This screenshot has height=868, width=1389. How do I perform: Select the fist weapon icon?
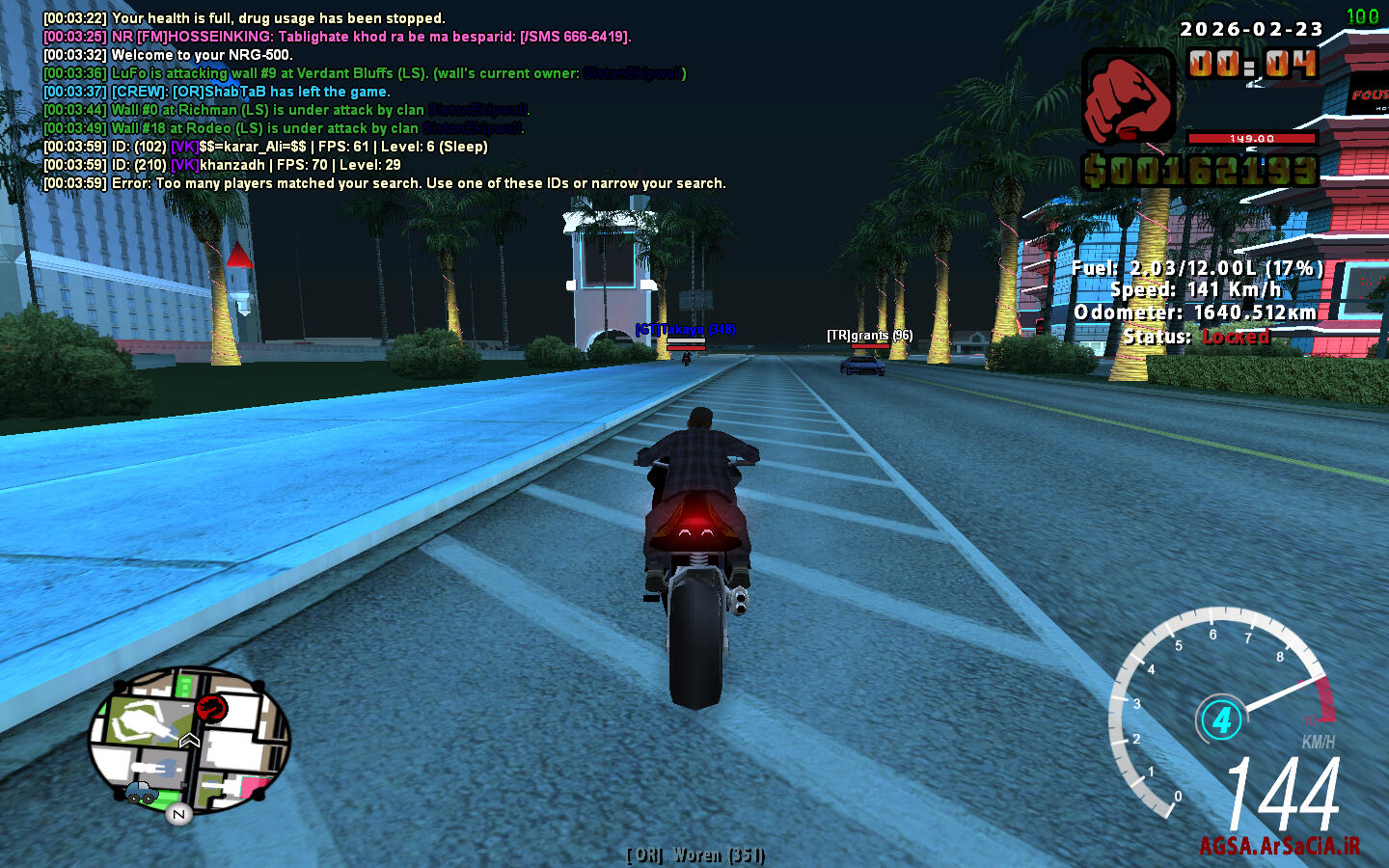1128,97
